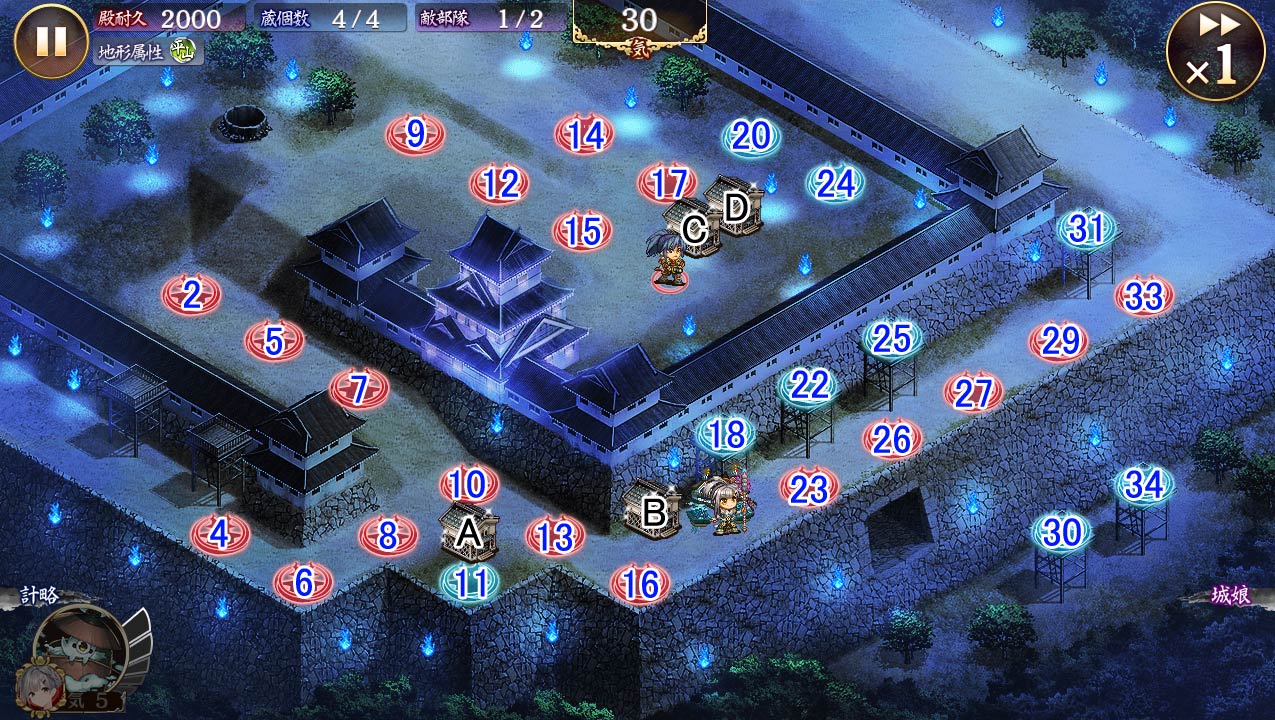Select red placement tile 2
Screen dimensions: 1275x720
click(x=191, y=295)
